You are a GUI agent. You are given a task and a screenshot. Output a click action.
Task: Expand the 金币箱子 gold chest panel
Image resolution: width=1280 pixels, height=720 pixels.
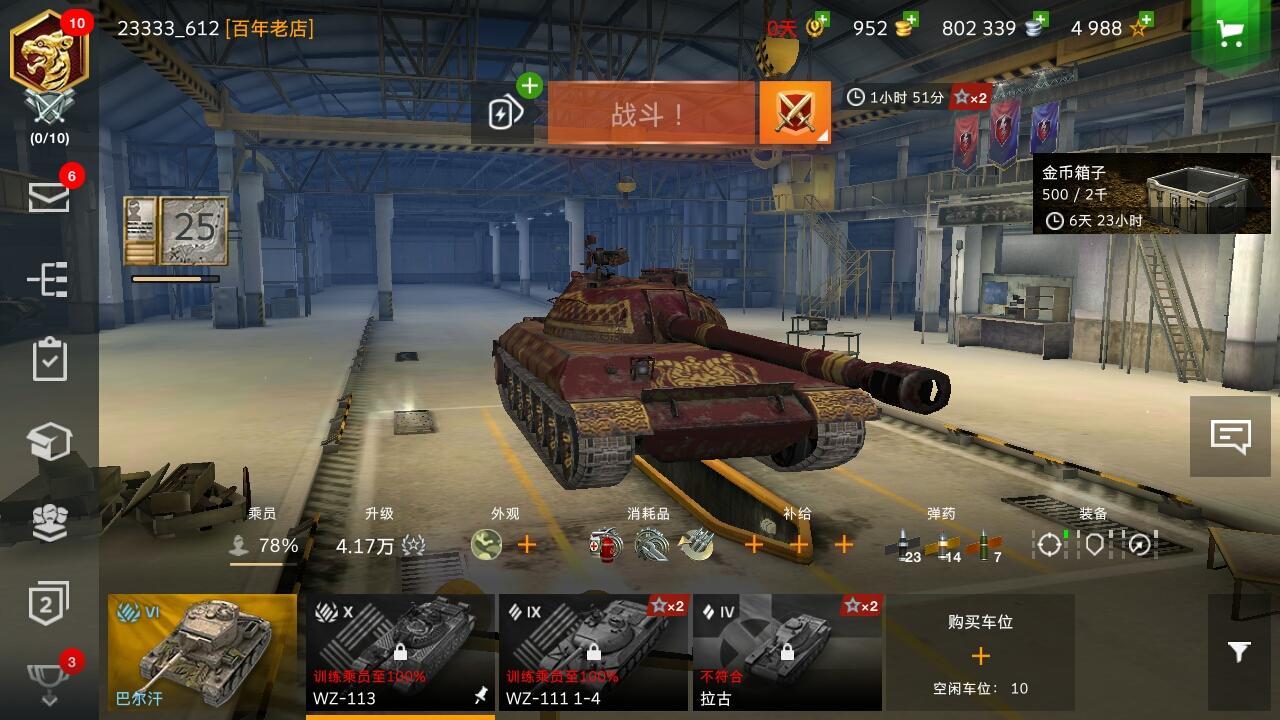(1150, 195)
